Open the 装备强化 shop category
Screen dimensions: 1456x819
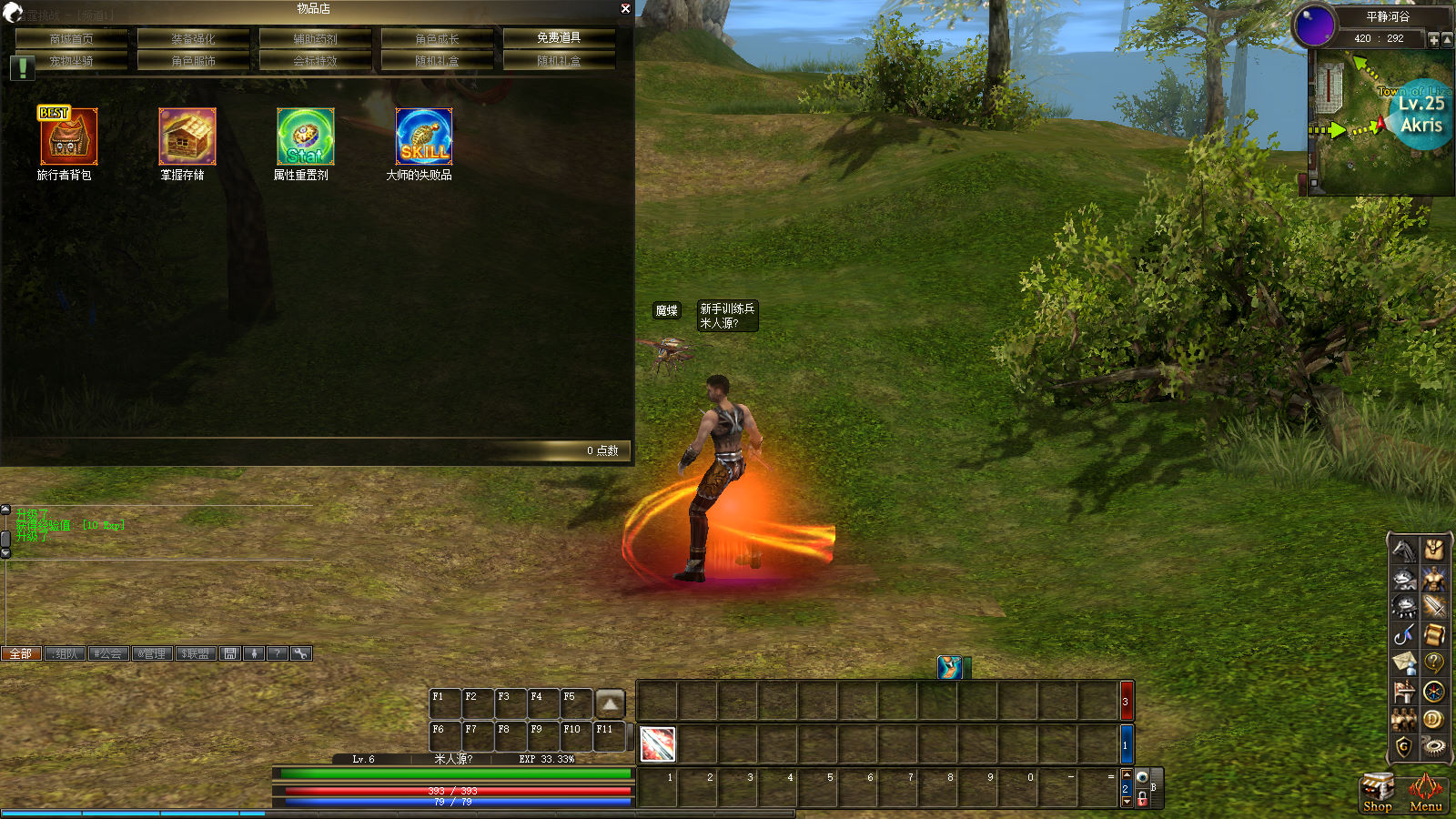193,38
